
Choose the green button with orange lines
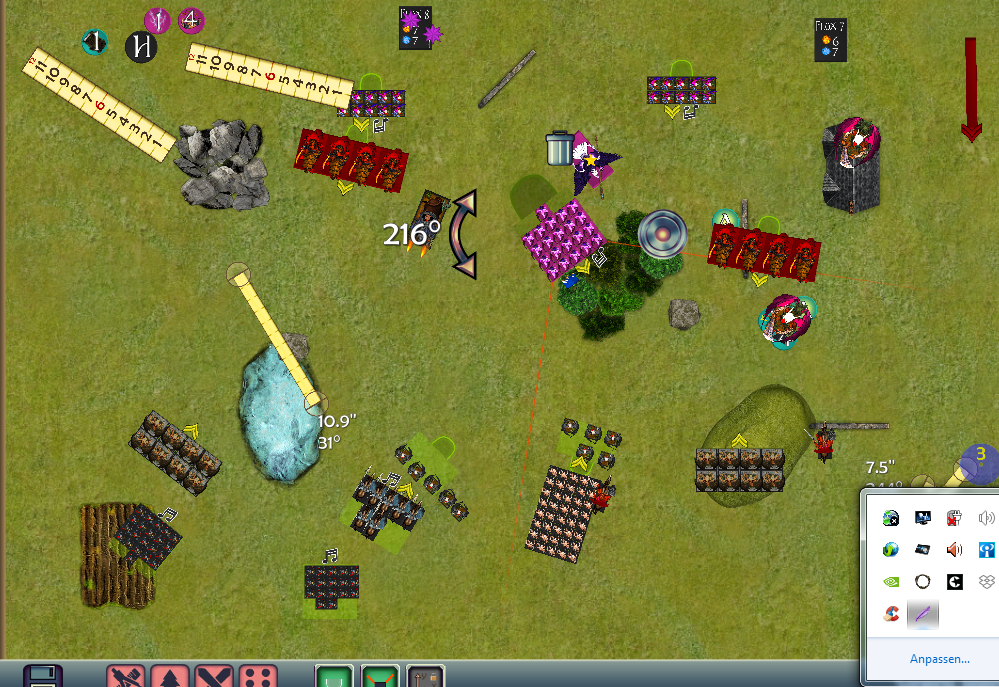(x=380, y=677)
